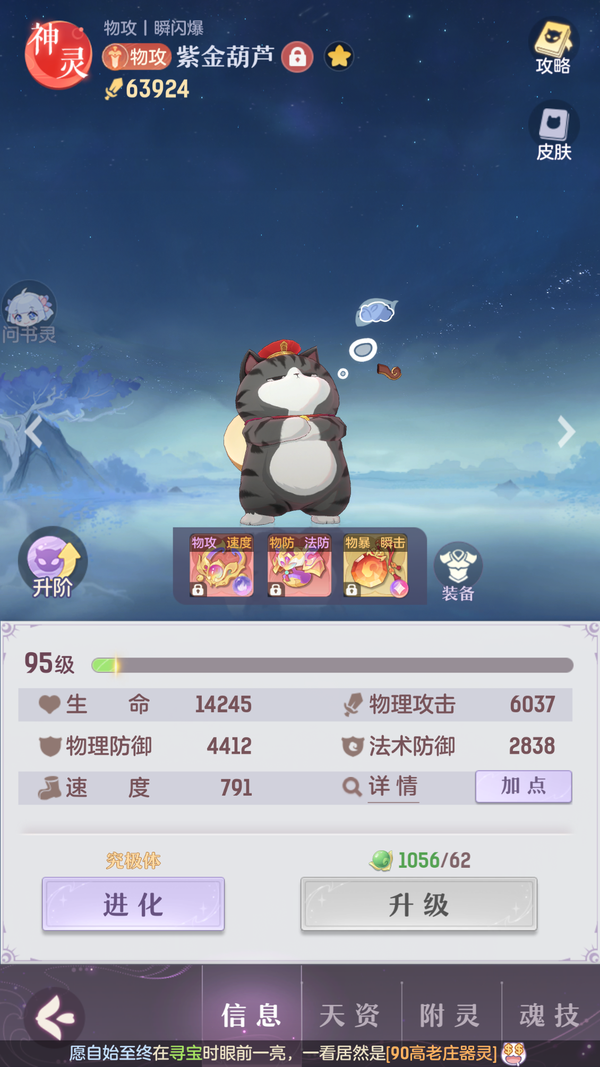Show the next spirit with right arrow
This screenshot has width=600, height=1067.
[x=566, y=432]
